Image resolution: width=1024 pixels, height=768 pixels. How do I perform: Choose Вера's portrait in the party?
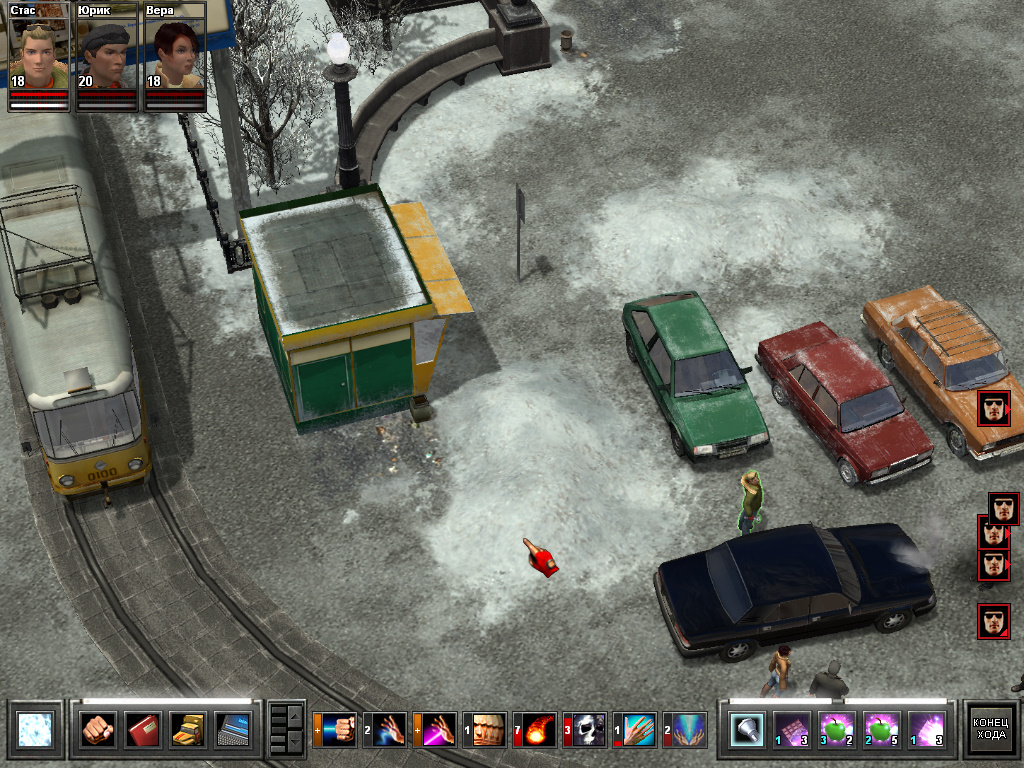(175, 52)
